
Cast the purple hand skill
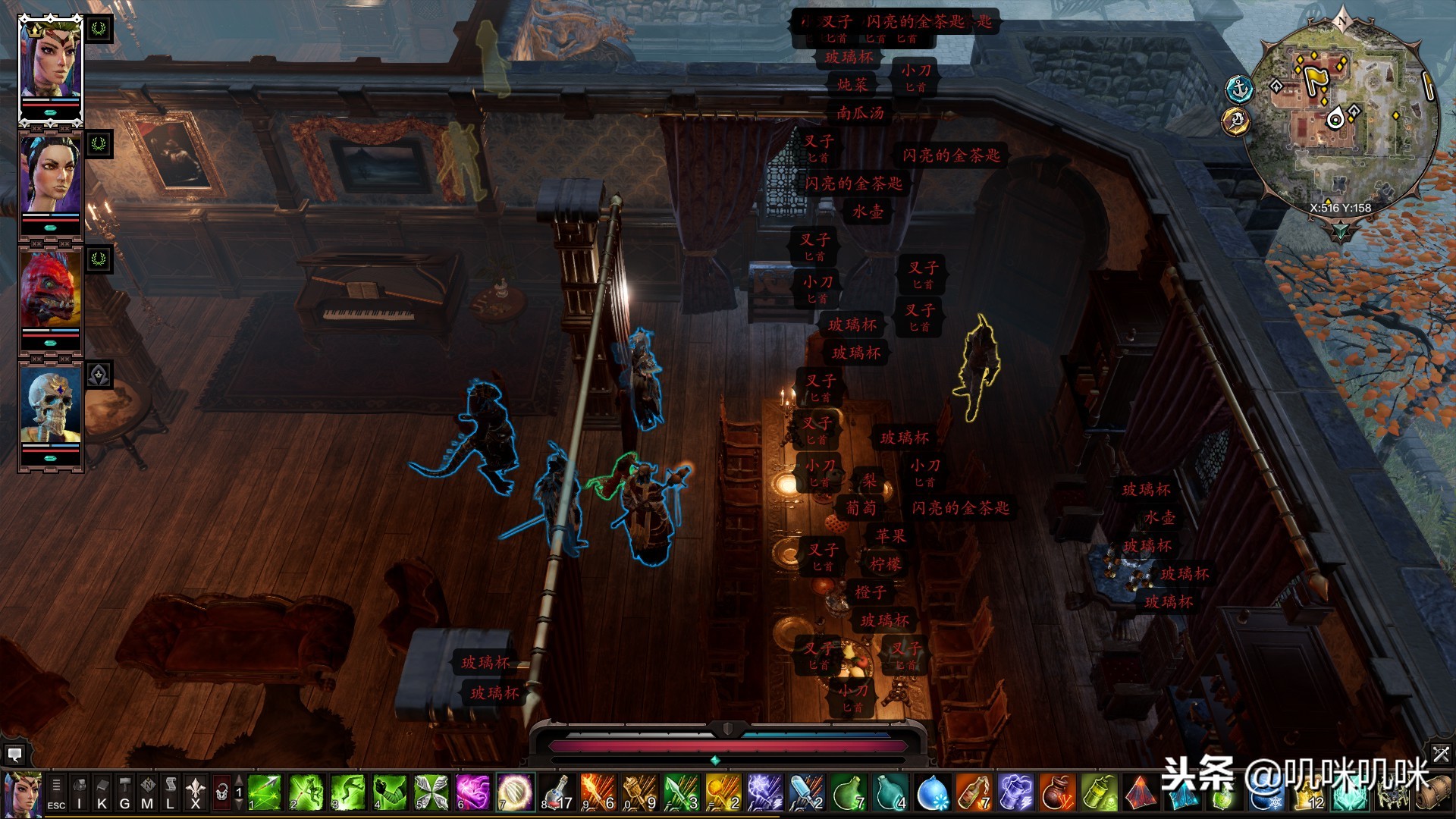coord(473,793)
